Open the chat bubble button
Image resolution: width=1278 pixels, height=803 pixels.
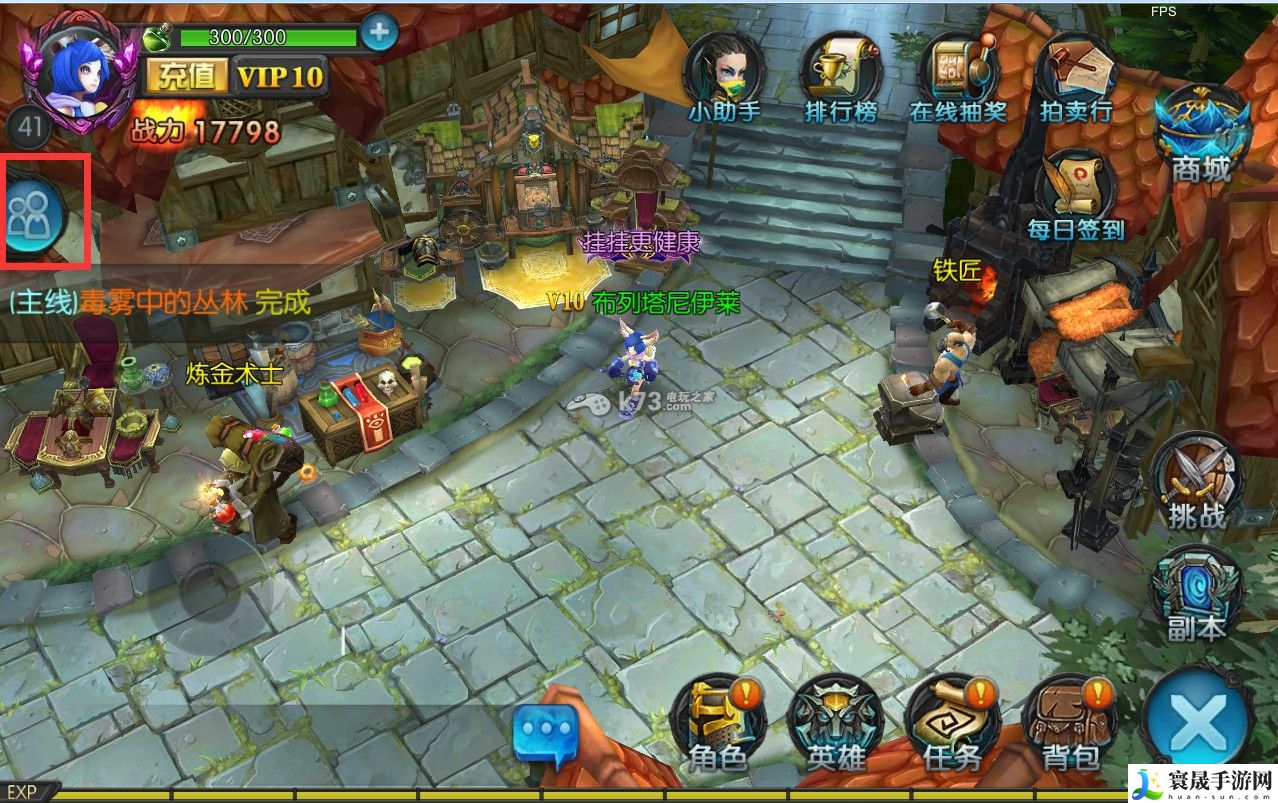point(546,732)
